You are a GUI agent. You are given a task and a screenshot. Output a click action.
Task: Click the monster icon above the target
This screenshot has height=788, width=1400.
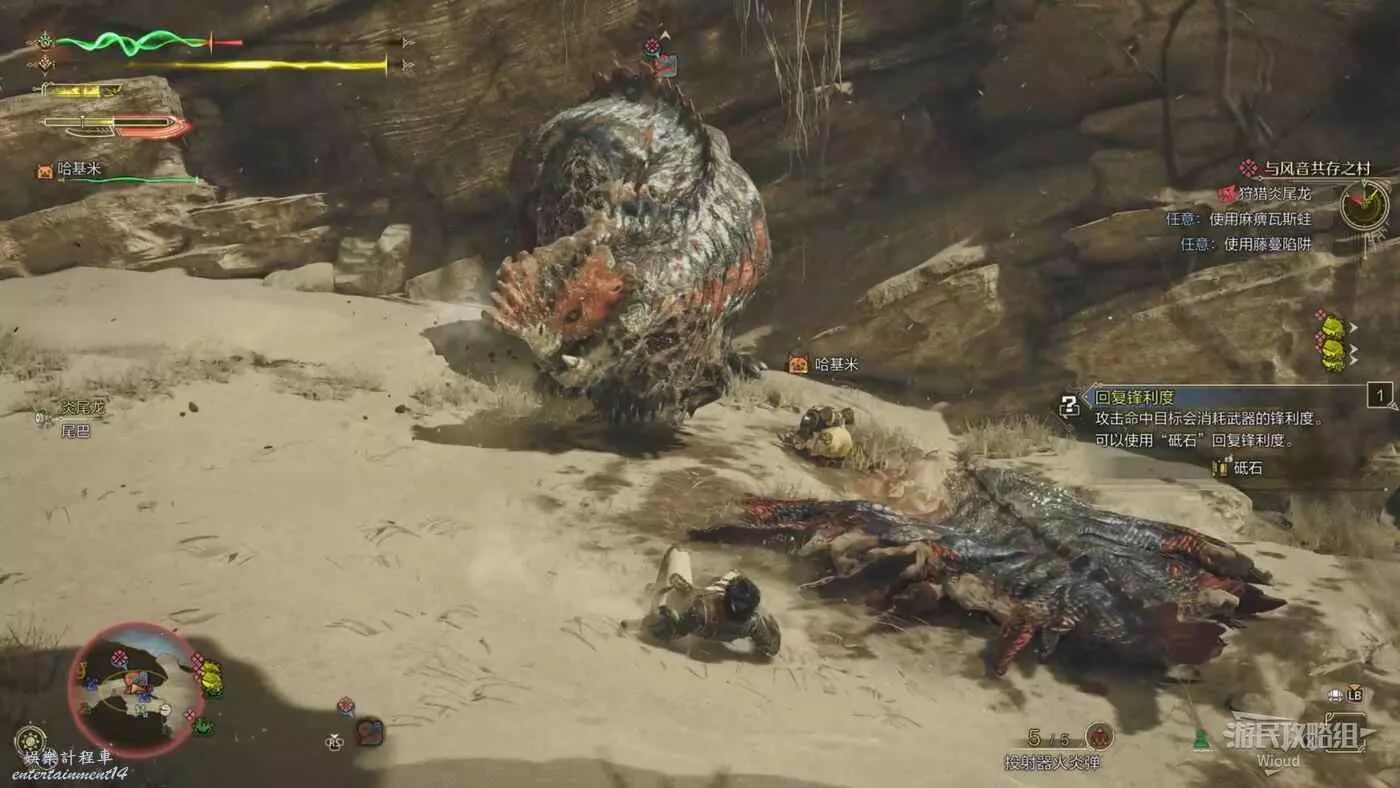[659, 58]
